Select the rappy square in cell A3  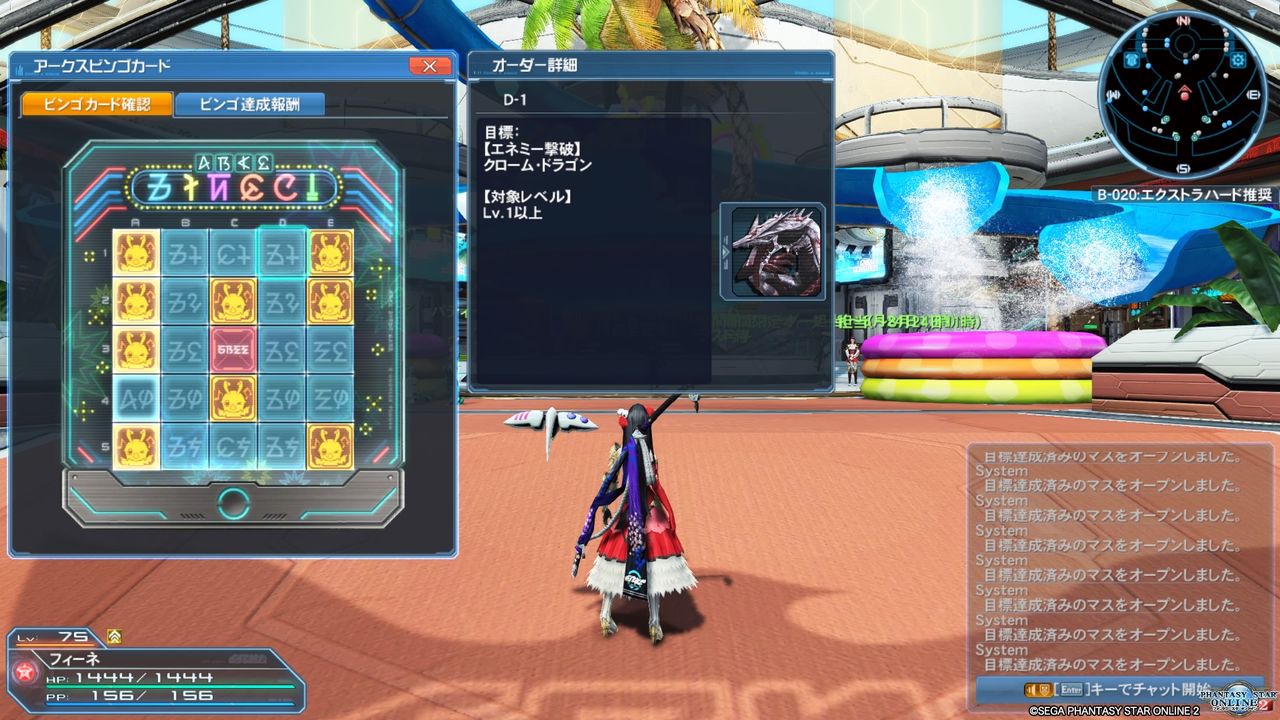tap(136, 350)
